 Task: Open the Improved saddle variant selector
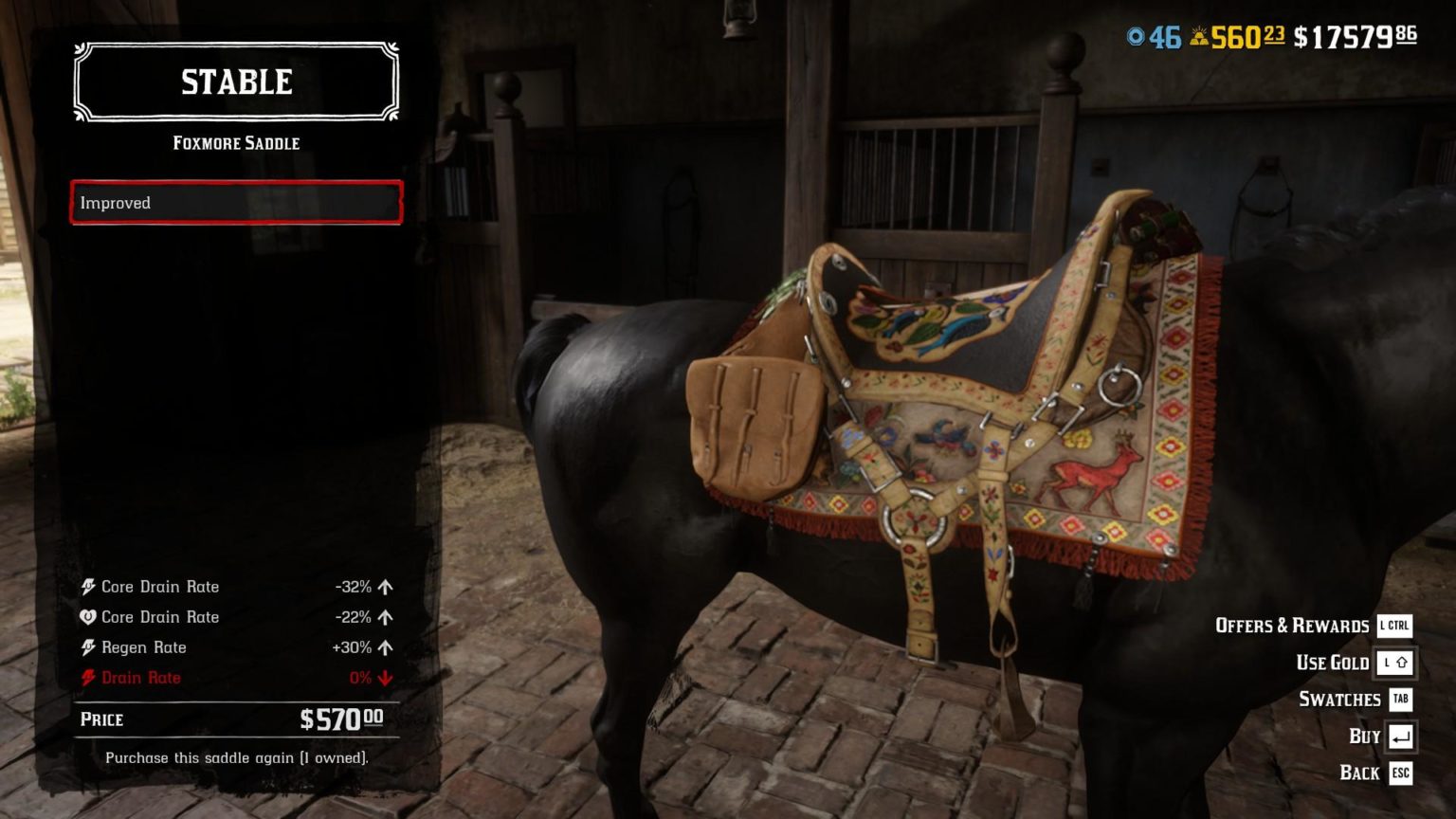point(235,203)
